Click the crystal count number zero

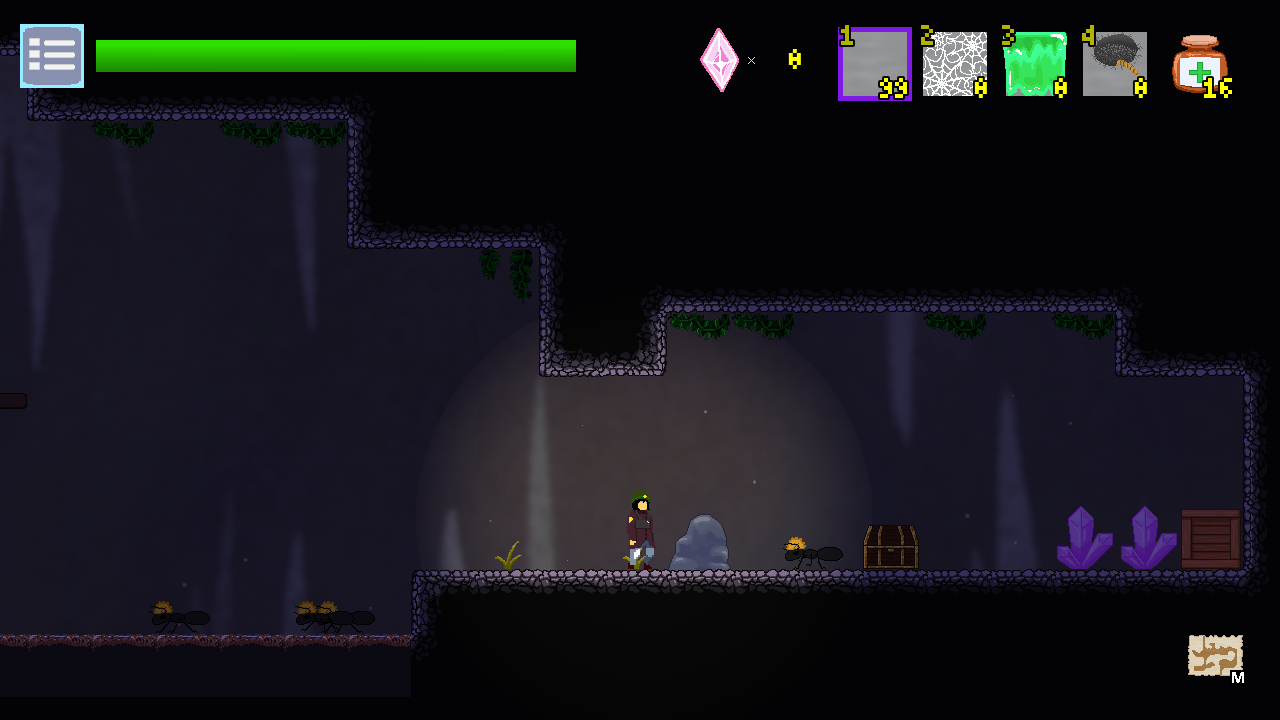[x=793, y=60]
